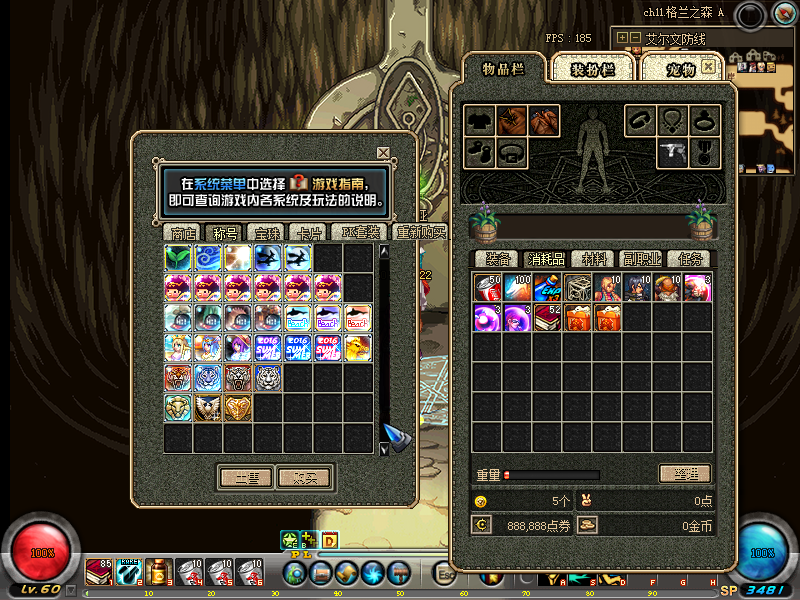
Task: Close the inventory panel
Action: tap(709, 66)
